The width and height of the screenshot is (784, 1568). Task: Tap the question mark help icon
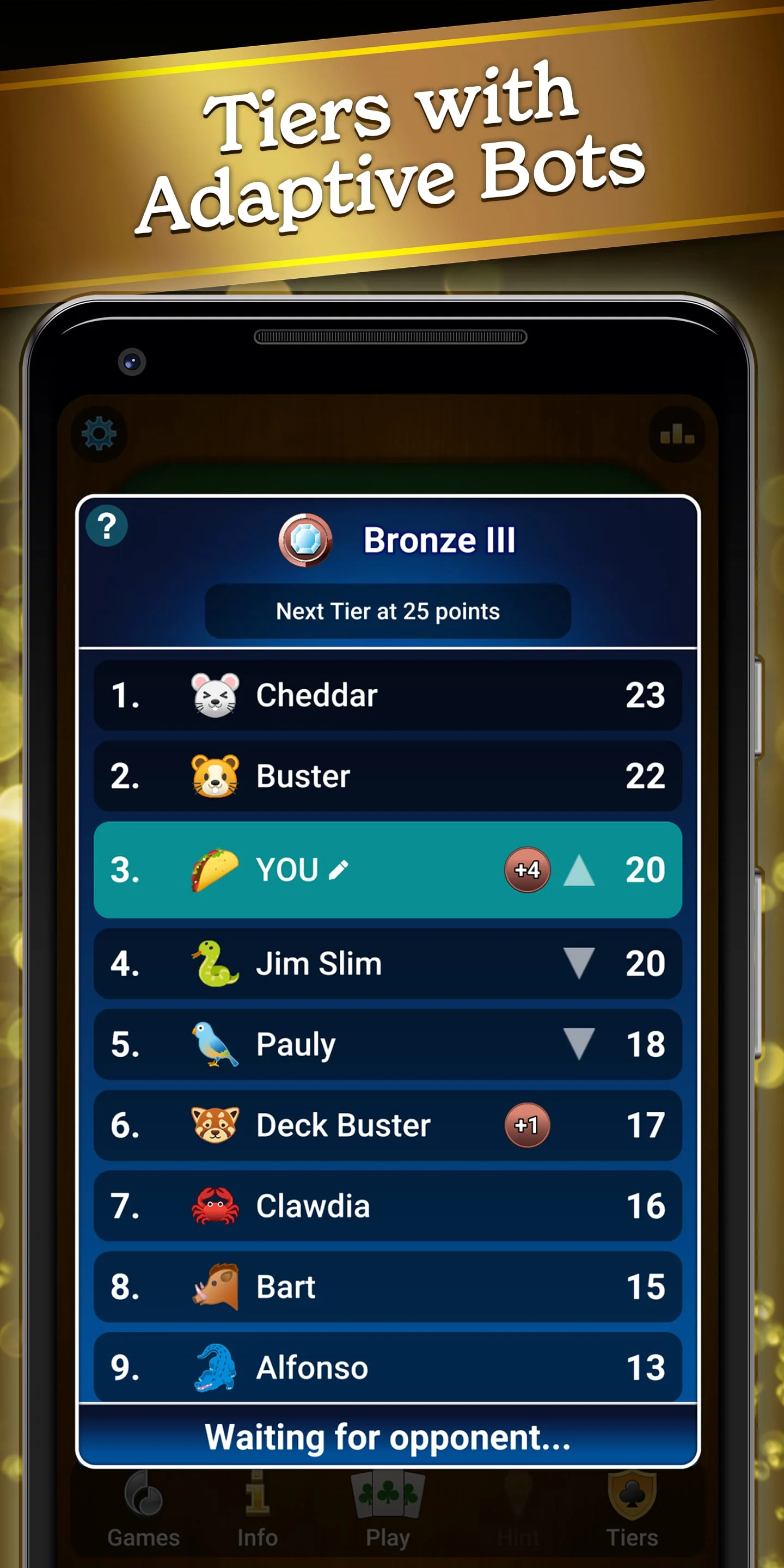coord(107,527)
